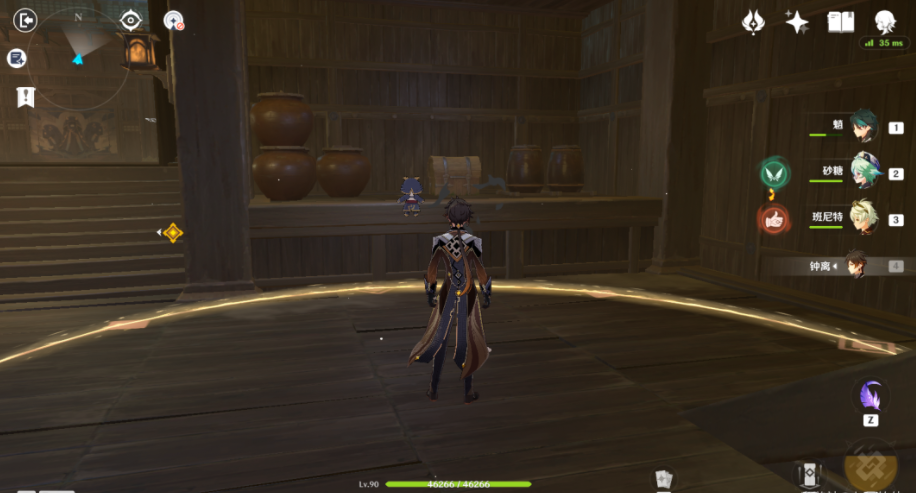Click the green wings status icon
This screenshot has width=916, height=493.
[x=773, y=173]
